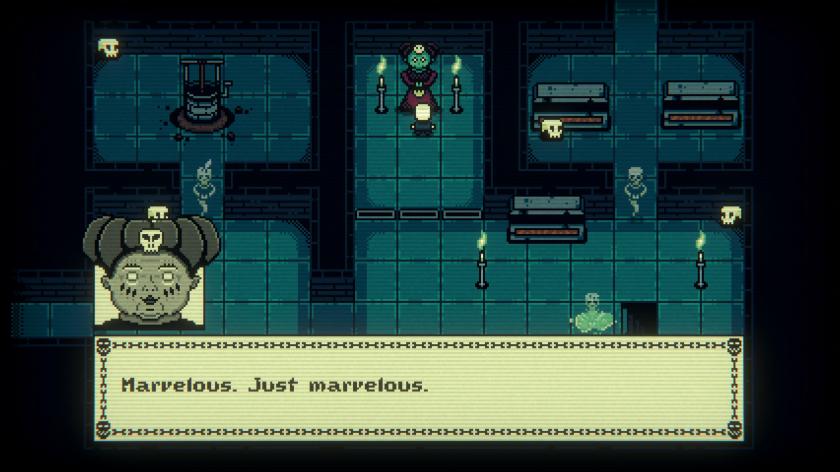The width and height of the screenshot is (840, 472).
Task: Advance the "Marvelous. Just marvelous." dialogue box
Action: 419,386
